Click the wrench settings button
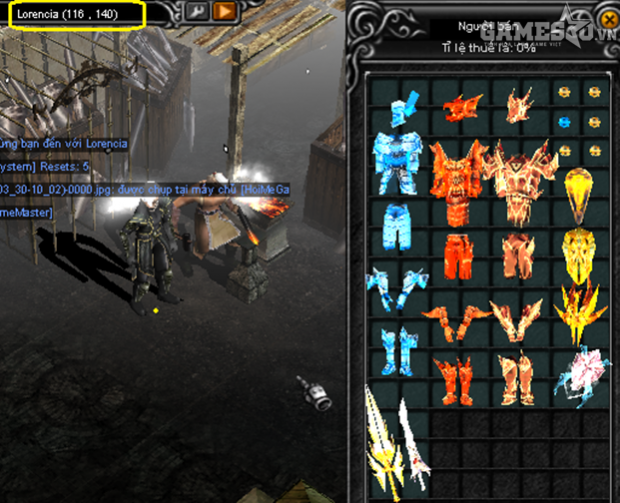This screenshot has width=620, height=503. point(196,11)
